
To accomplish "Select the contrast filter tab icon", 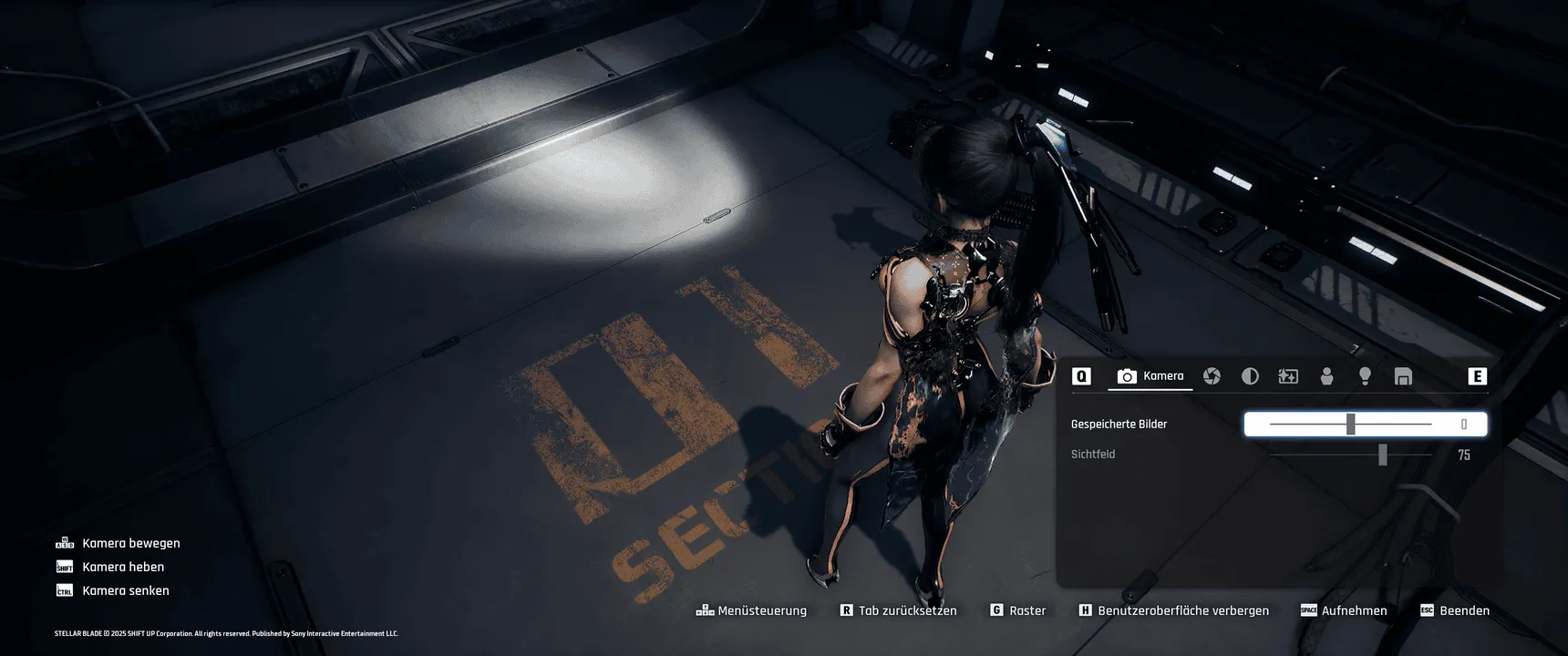I will 1250,375.
